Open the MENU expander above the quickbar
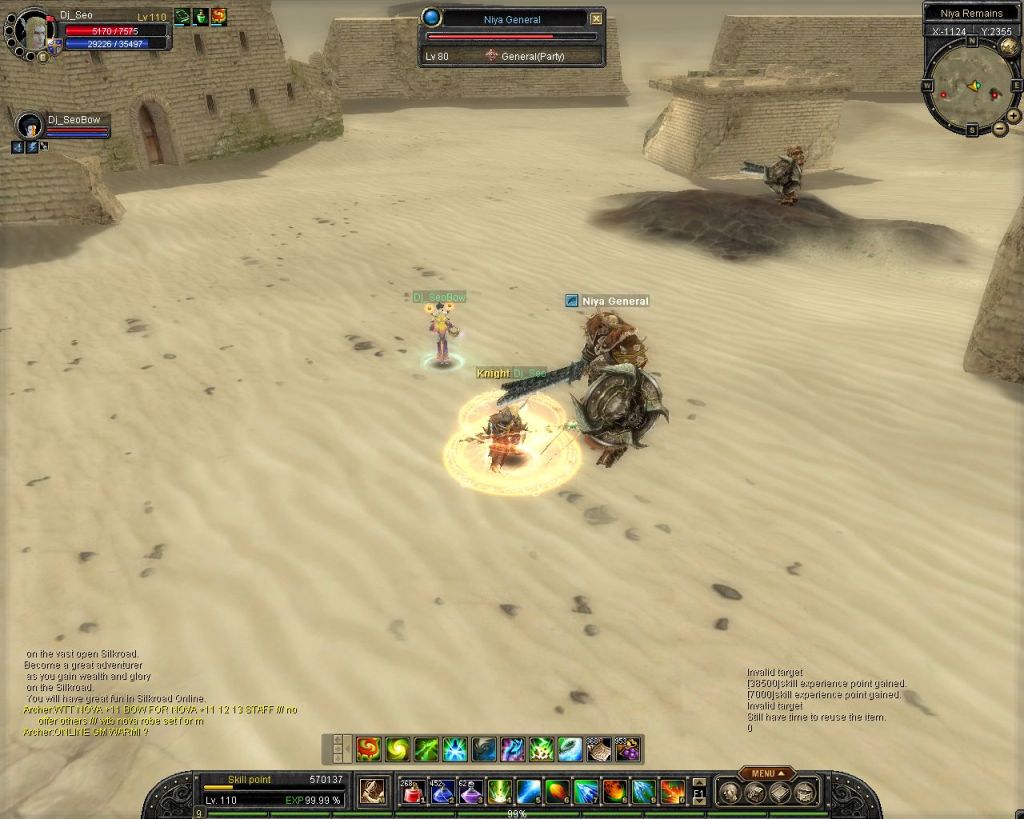Image resolution: width=1024 pixels, height=819 pixels. tap(766, 773)
